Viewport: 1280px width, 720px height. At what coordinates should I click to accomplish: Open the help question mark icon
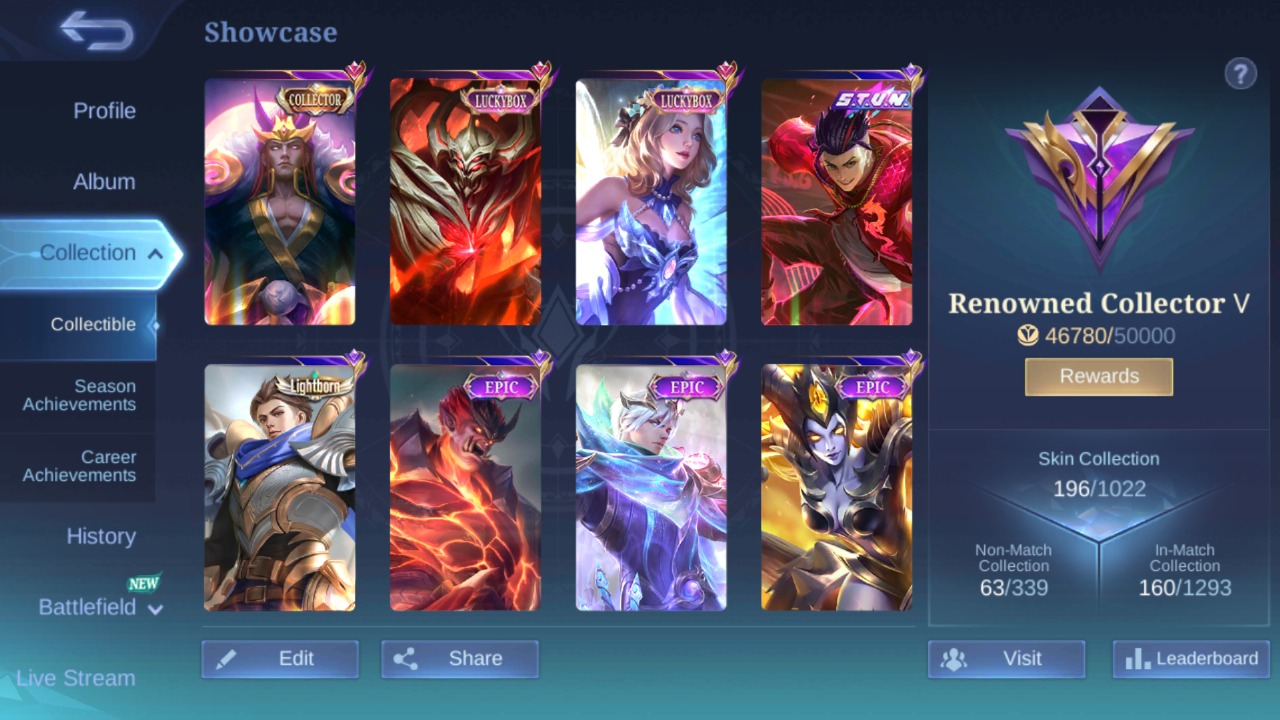pos(1241,73)
